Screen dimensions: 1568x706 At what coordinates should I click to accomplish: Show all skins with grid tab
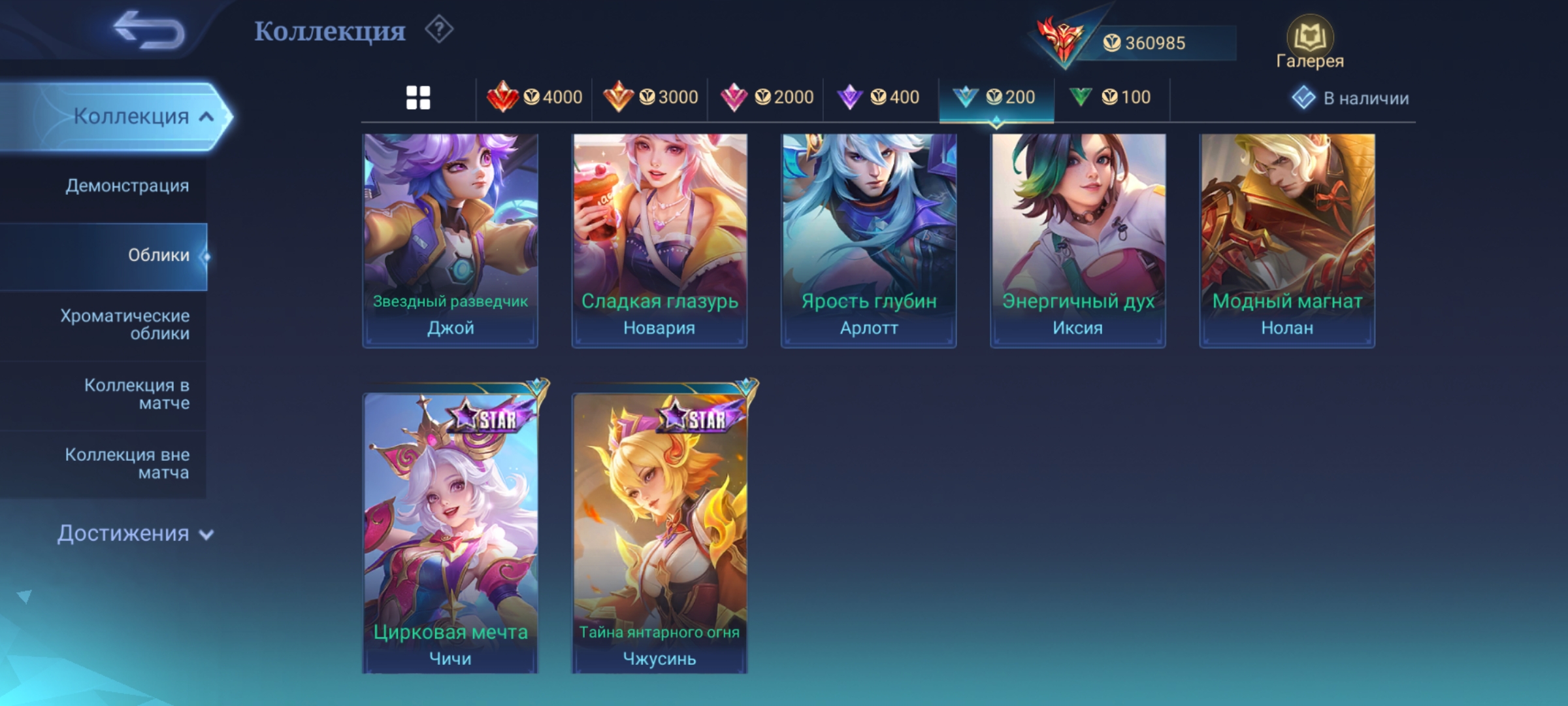[x=418, y=98]
